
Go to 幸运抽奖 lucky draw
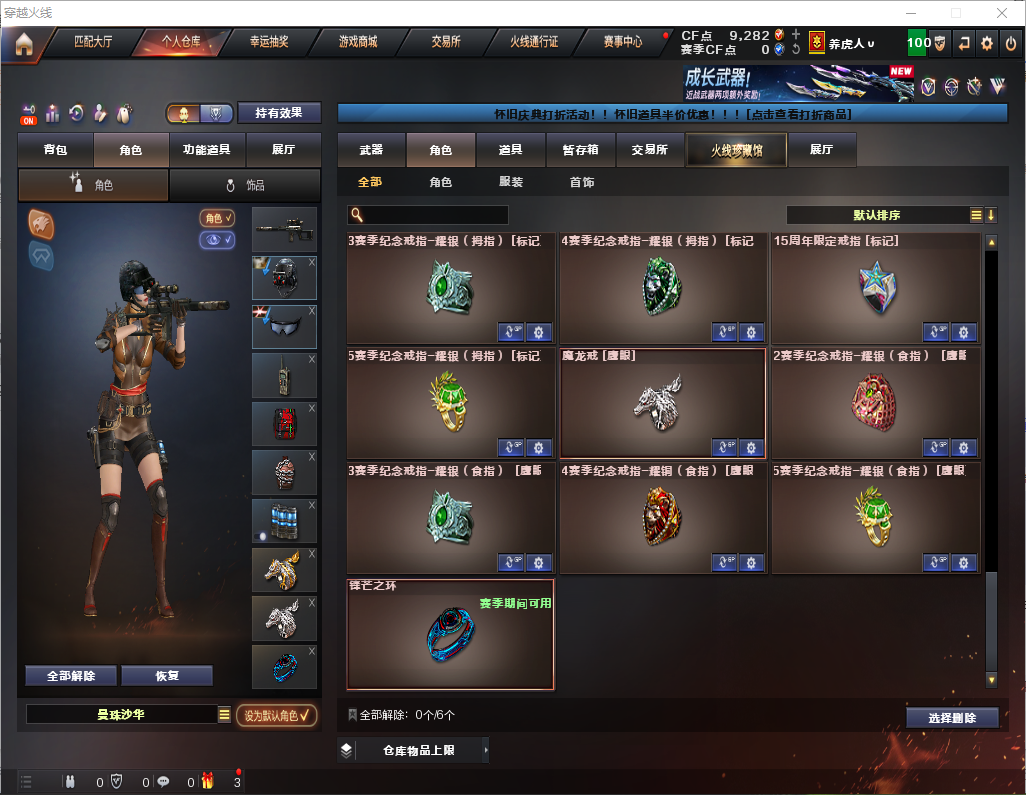(268, 42)
